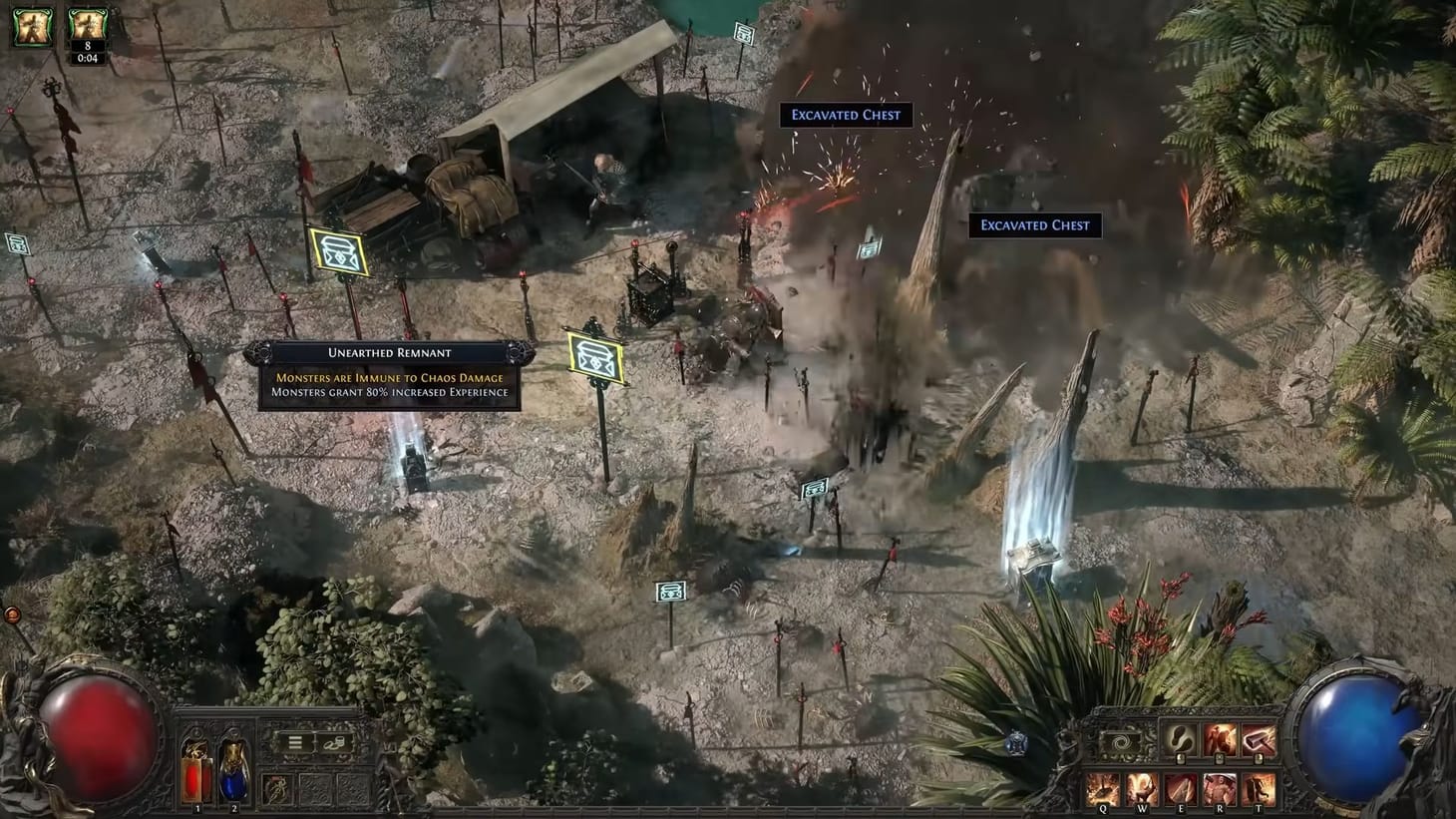Click the lower Excavated Chest nameplate
Image resolution: width=1456 pixels, height=819 pixels.
(x=1035, y=224)
